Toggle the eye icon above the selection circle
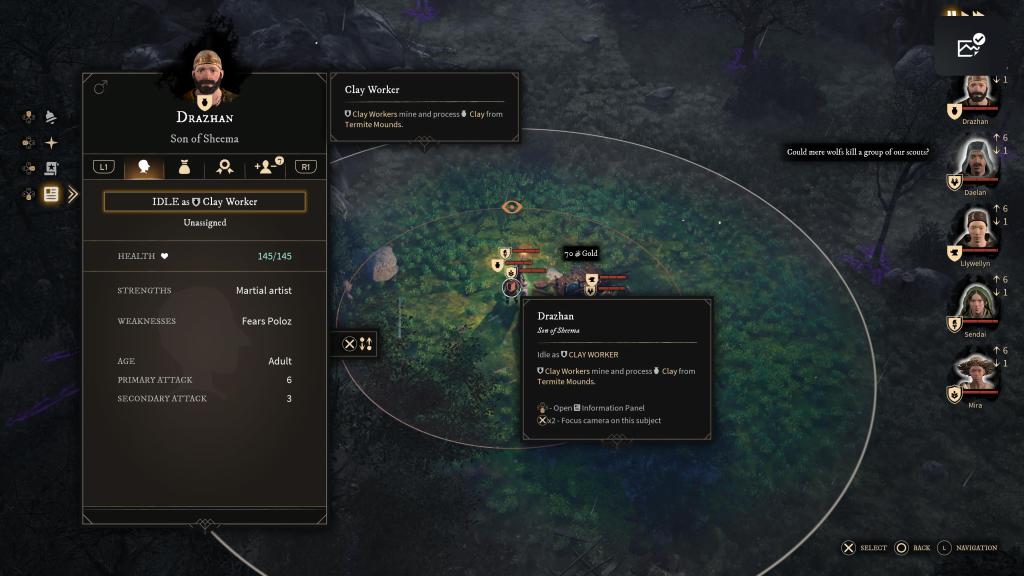Viewport: 1024px width, 576px height. coord(512,207)
